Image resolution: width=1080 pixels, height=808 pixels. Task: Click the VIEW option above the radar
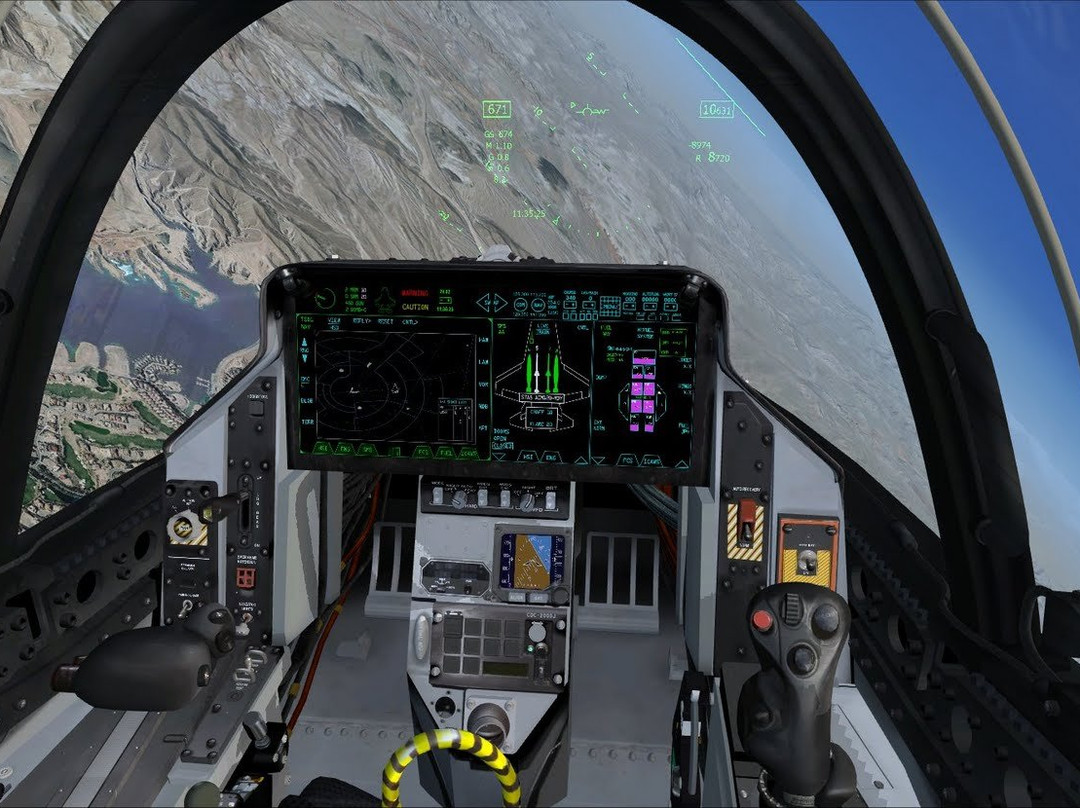[x=334, y=322]
